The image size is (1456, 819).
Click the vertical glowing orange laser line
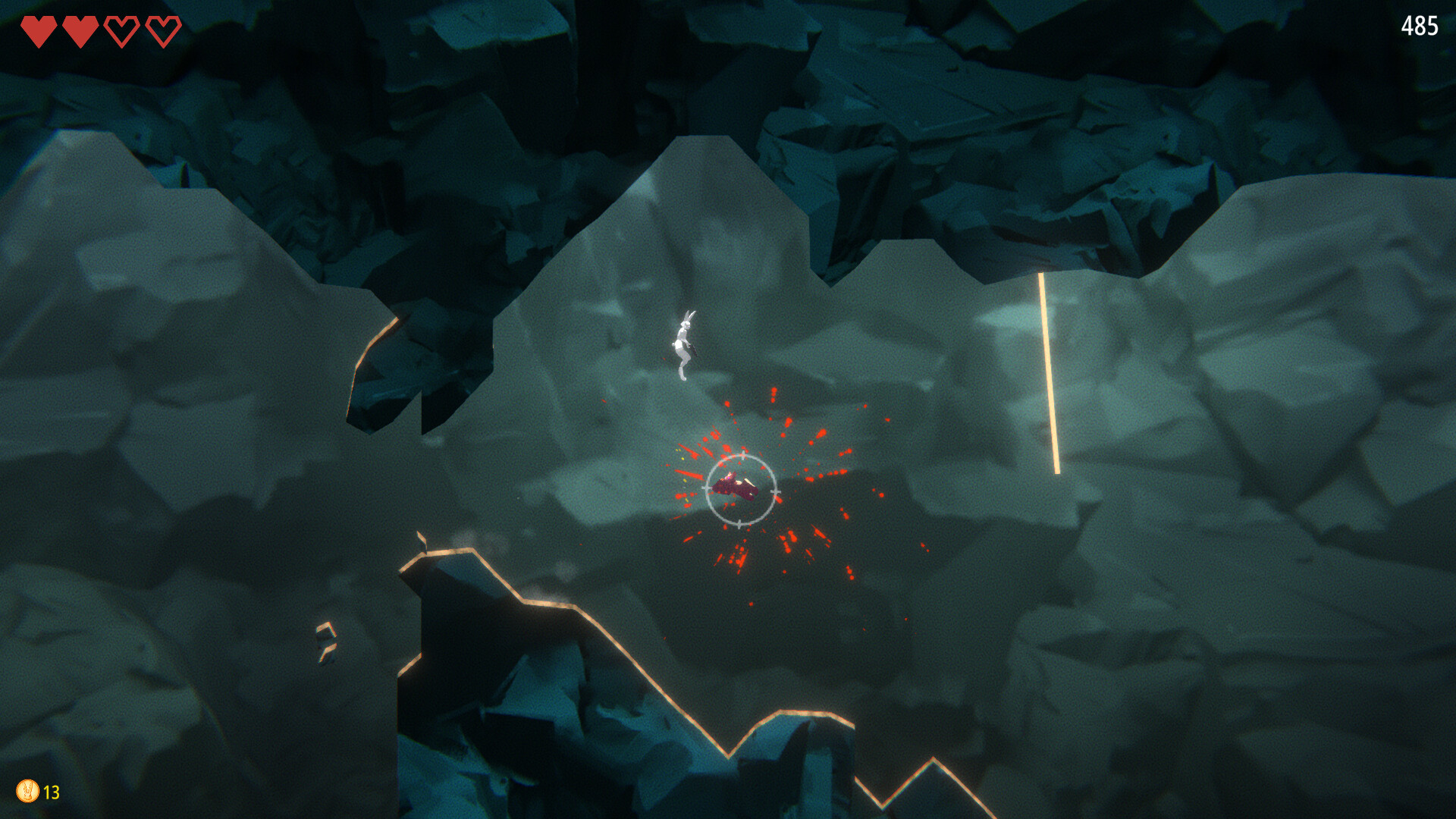[x=1049, y=372]
